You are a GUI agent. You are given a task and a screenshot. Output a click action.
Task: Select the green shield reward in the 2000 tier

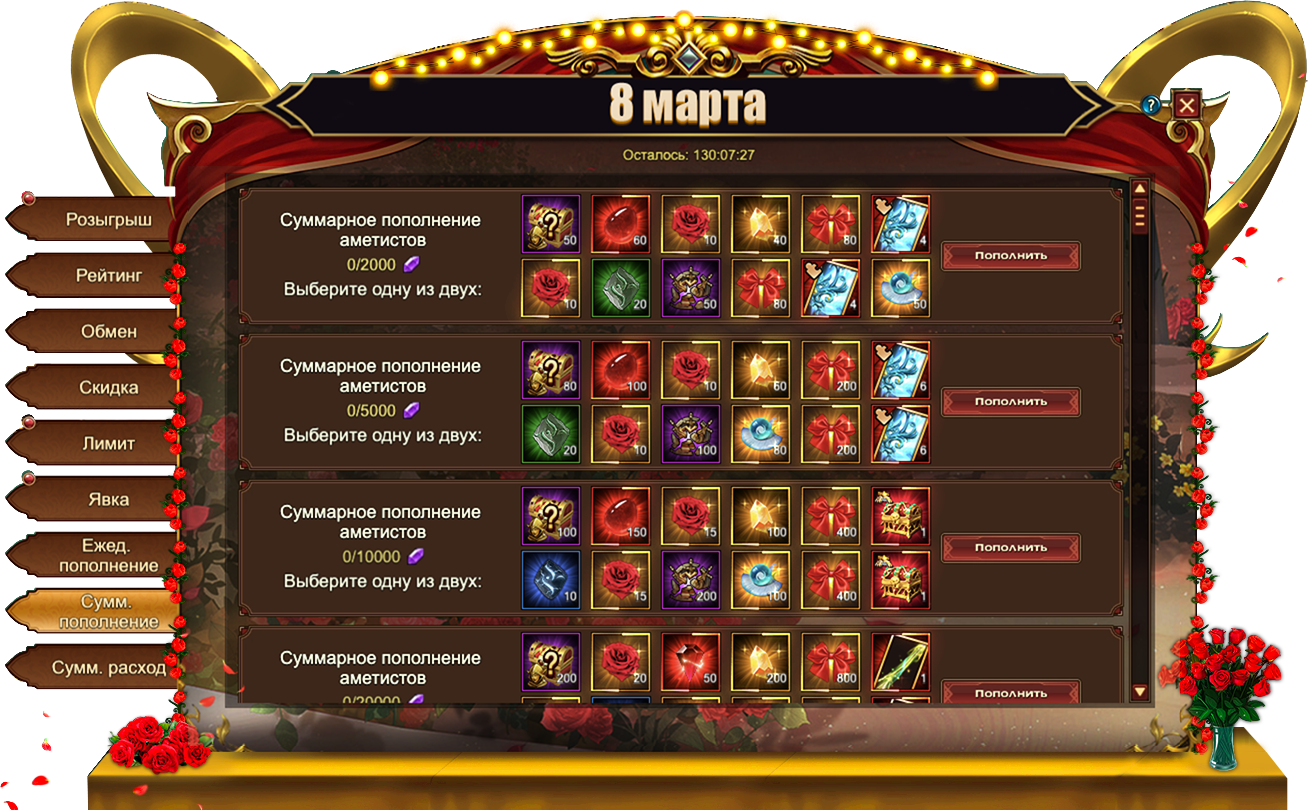coord(621,288)
